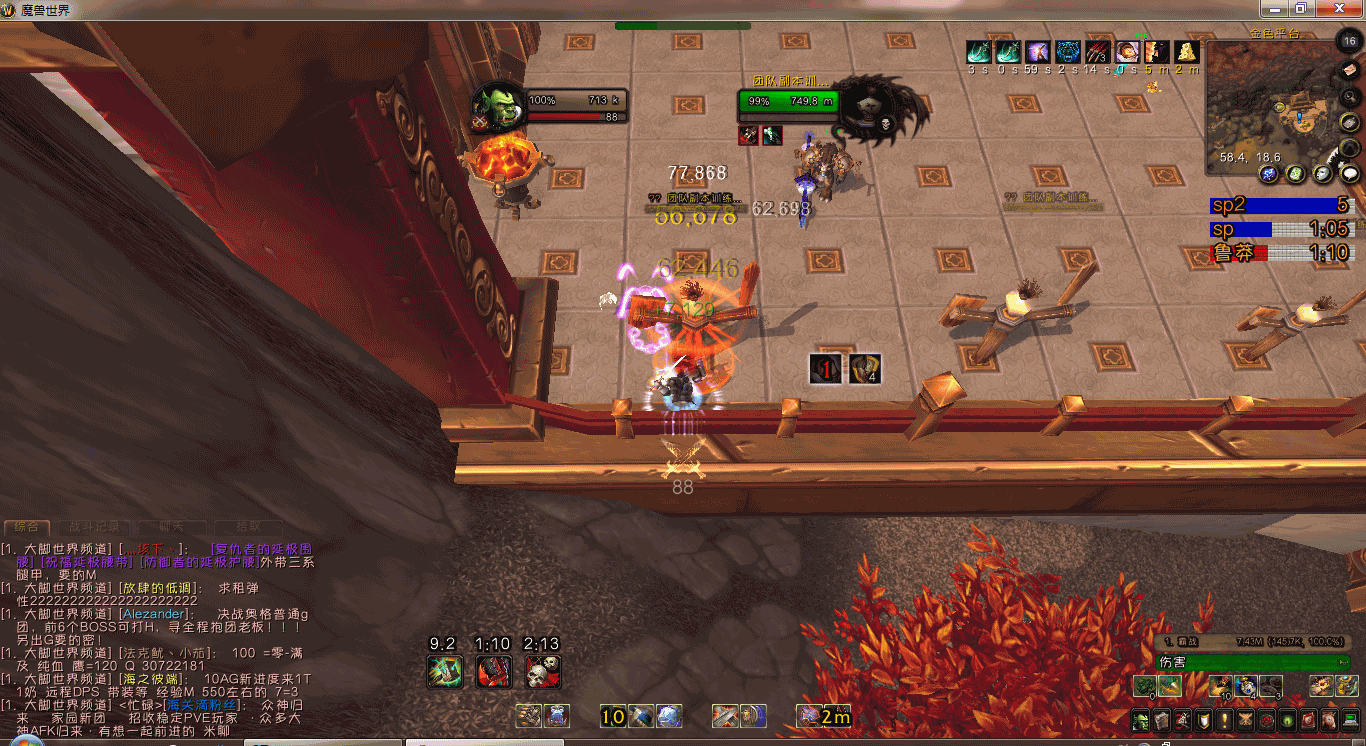Switch to the 战斗记录 chat tab
Viewport: 1366px width, 746px height.
pos(93,526)
